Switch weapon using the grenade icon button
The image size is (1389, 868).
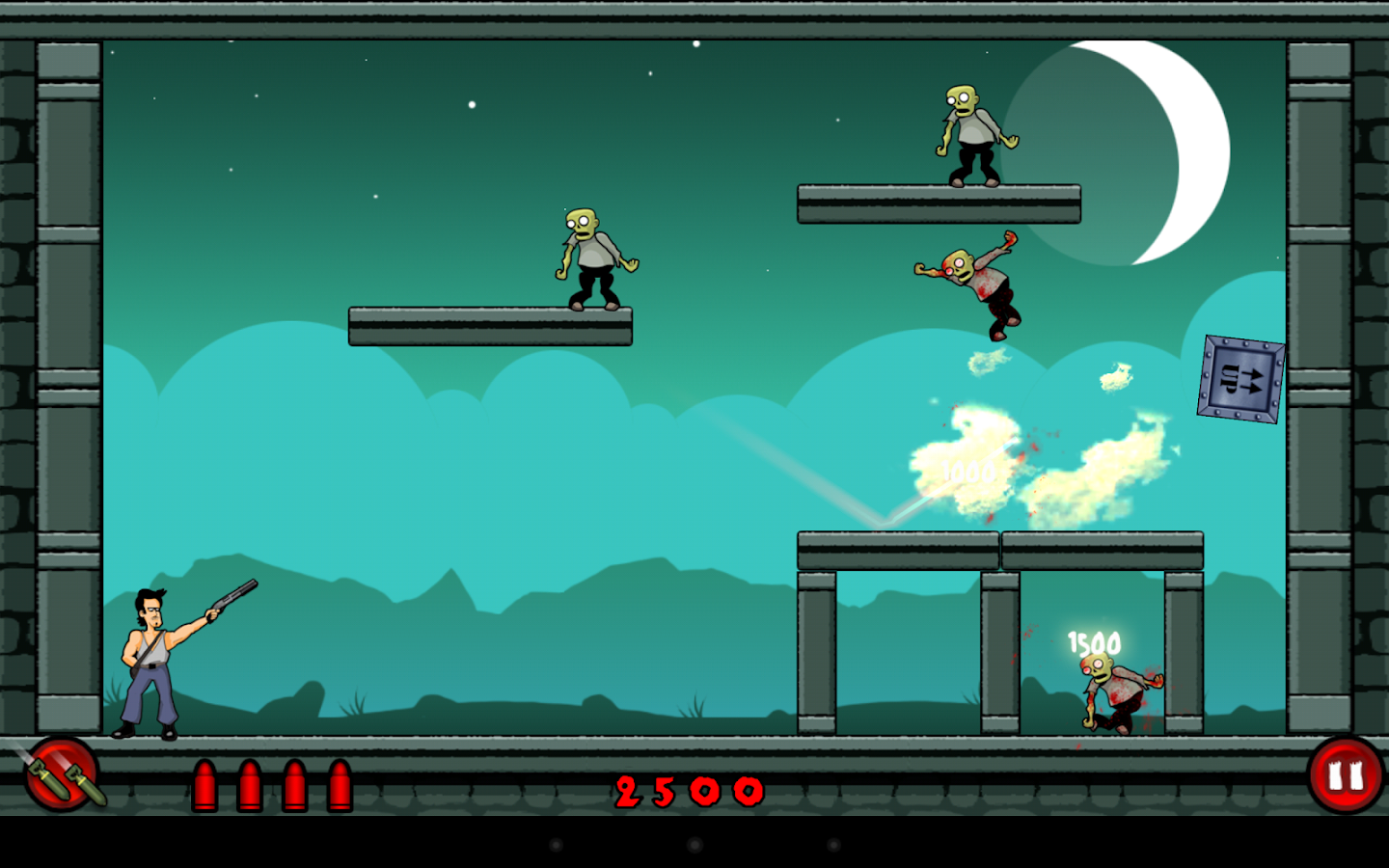[62, 773]
